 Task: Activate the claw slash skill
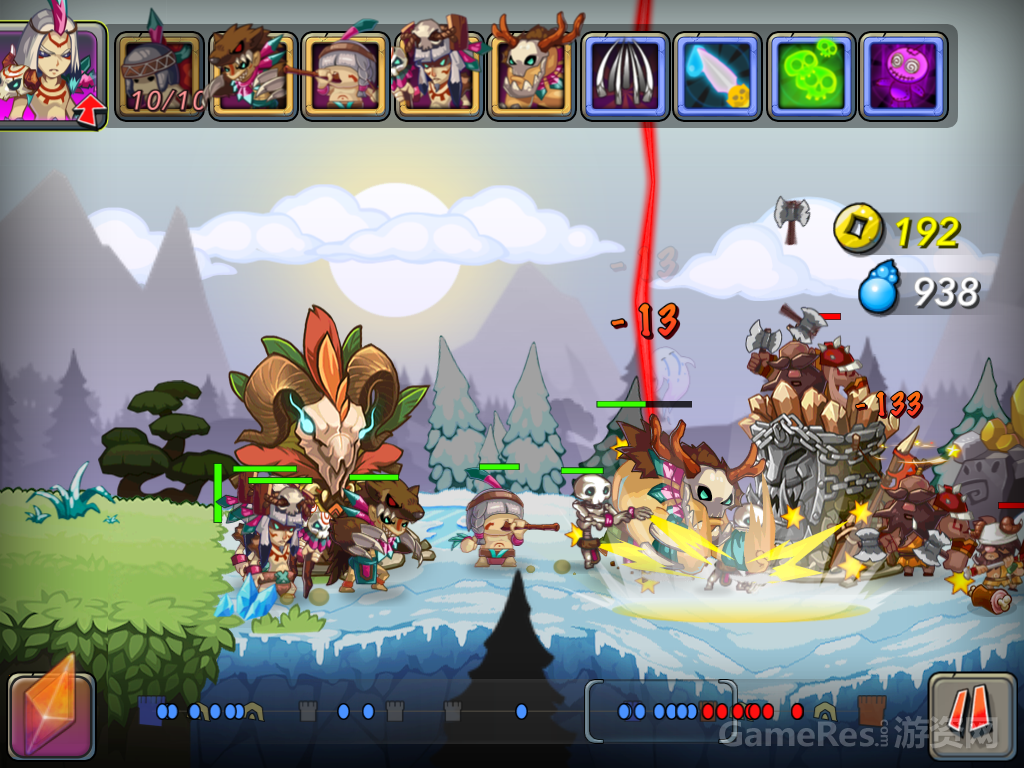625,76
